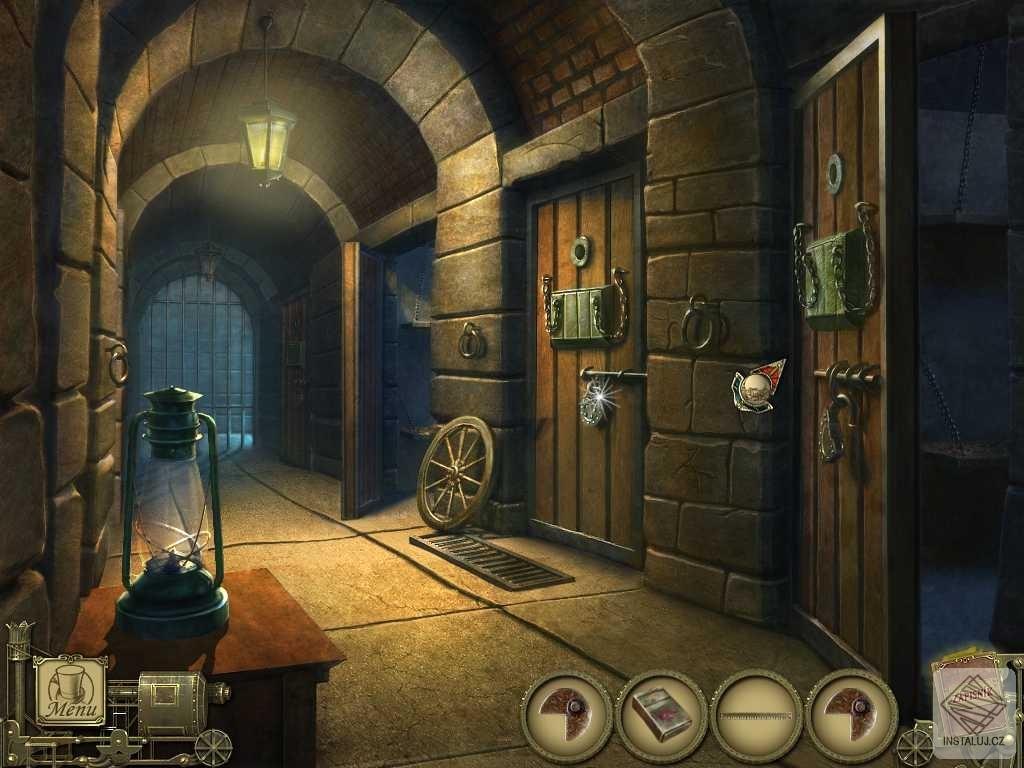Open the top hat Menu button
The image size is (1024, 768).
(70, 690)
